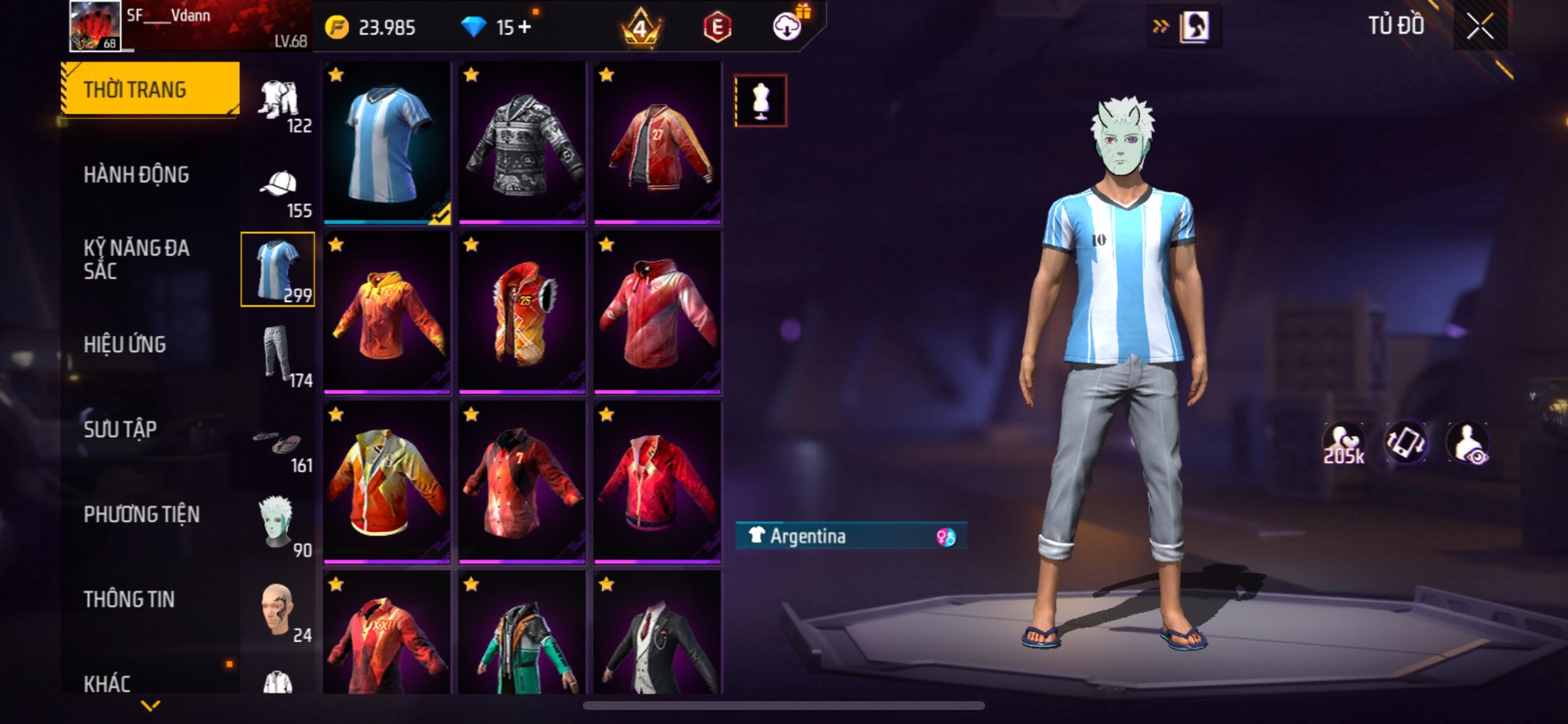Screen dimensions: 1568x724
Task: Switch to the Hiệu Ứng section
Action: (x=125, y=344)
